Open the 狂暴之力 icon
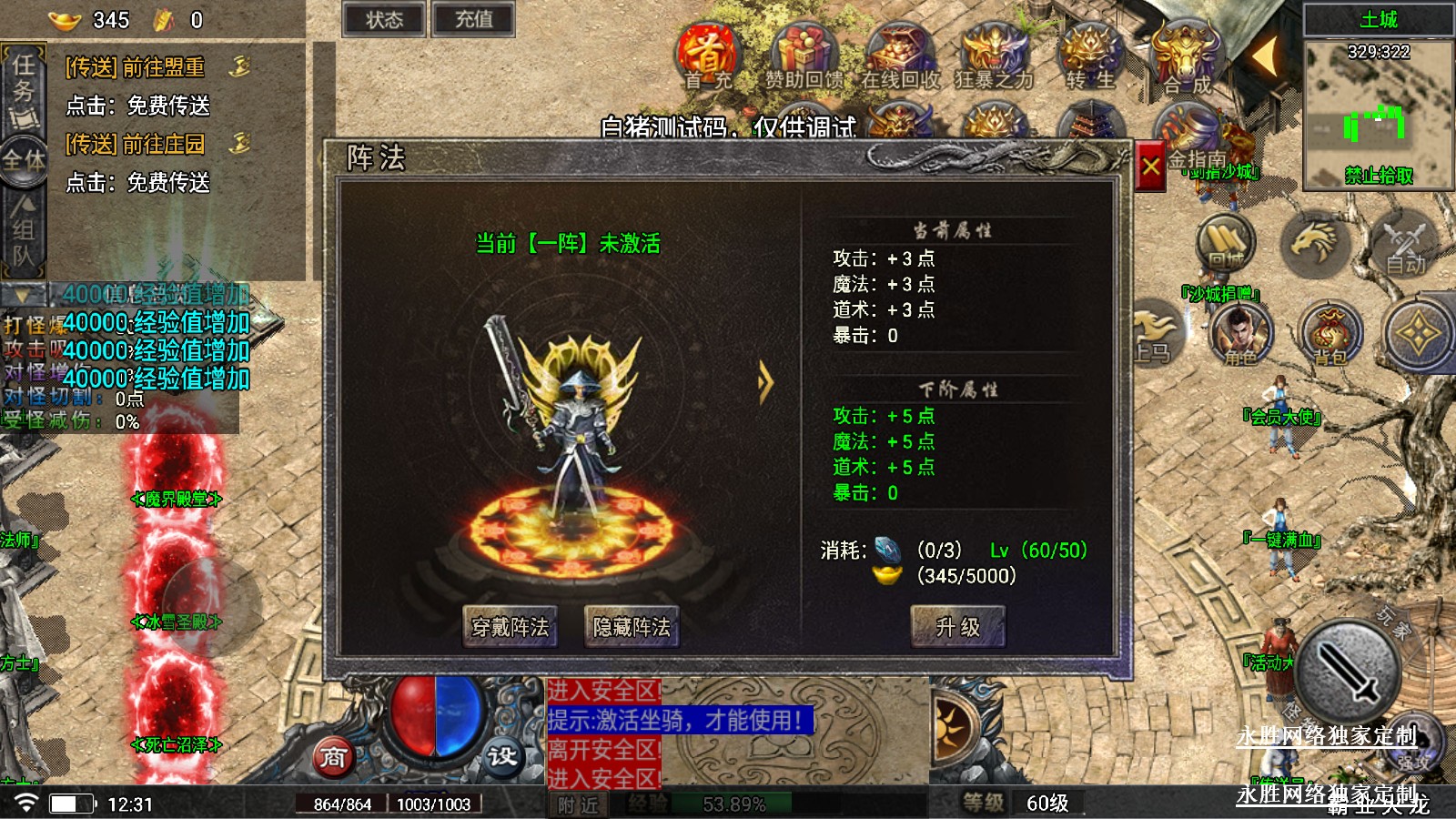 [x=994, y=56]
